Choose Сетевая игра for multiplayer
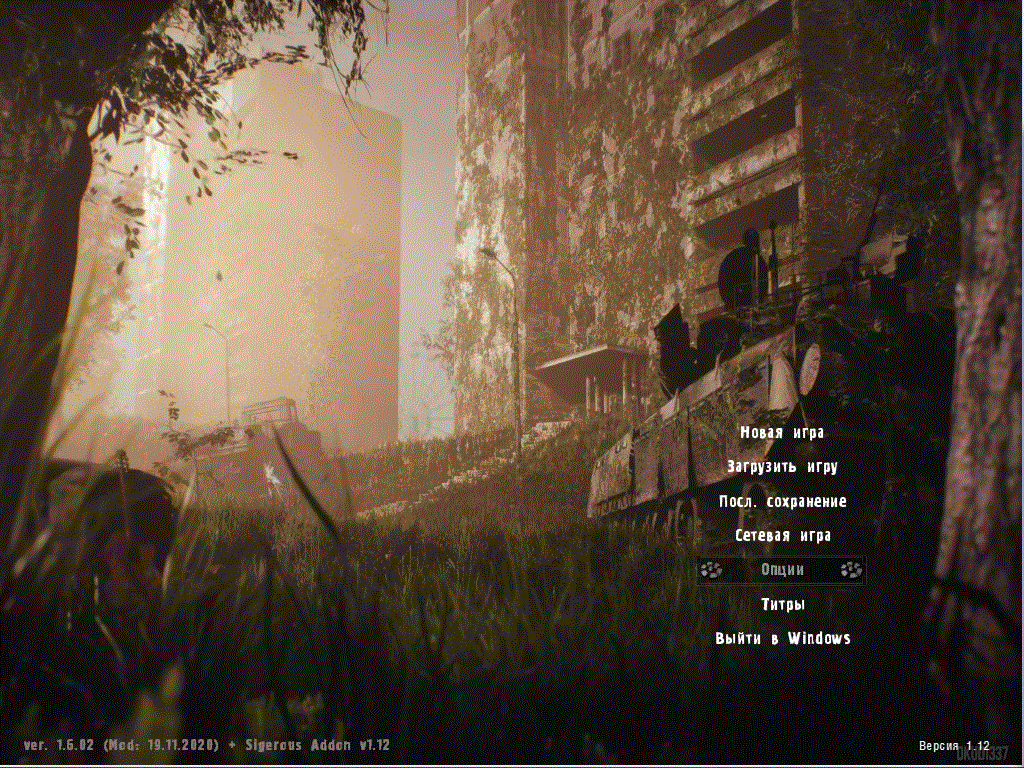 point(782,536)
